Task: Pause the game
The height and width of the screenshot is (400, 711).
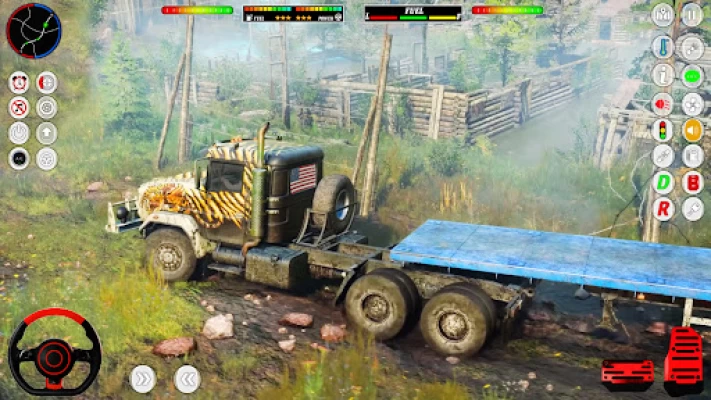Action: [691, 15]
